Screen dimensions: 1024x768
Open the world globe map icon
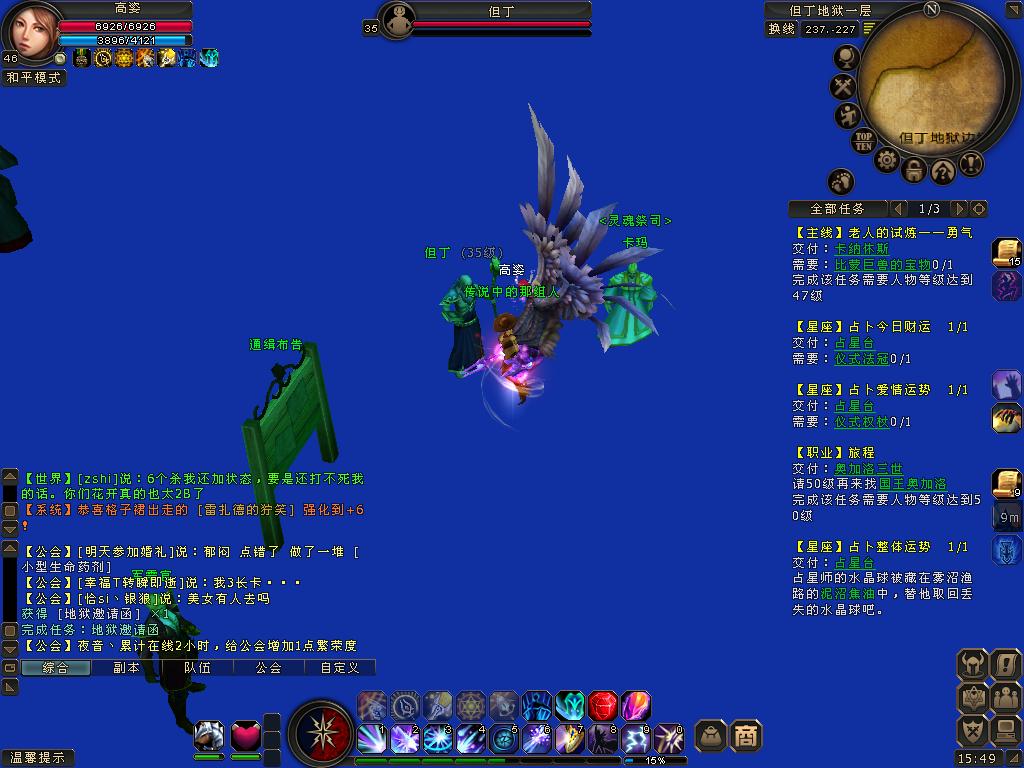tap(846, 58)
